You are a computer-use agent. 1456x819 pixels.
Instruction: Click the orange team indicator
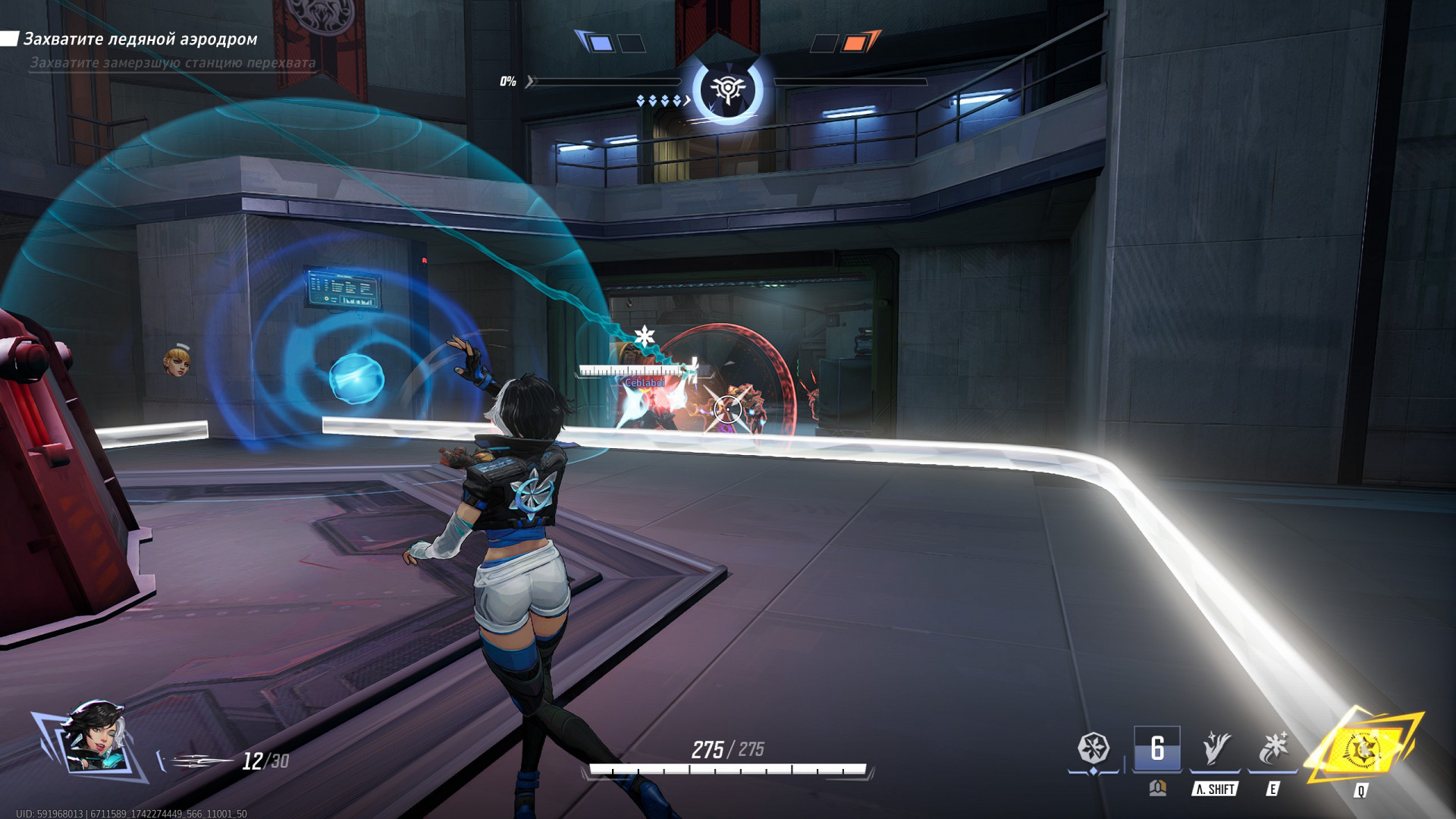855,42
